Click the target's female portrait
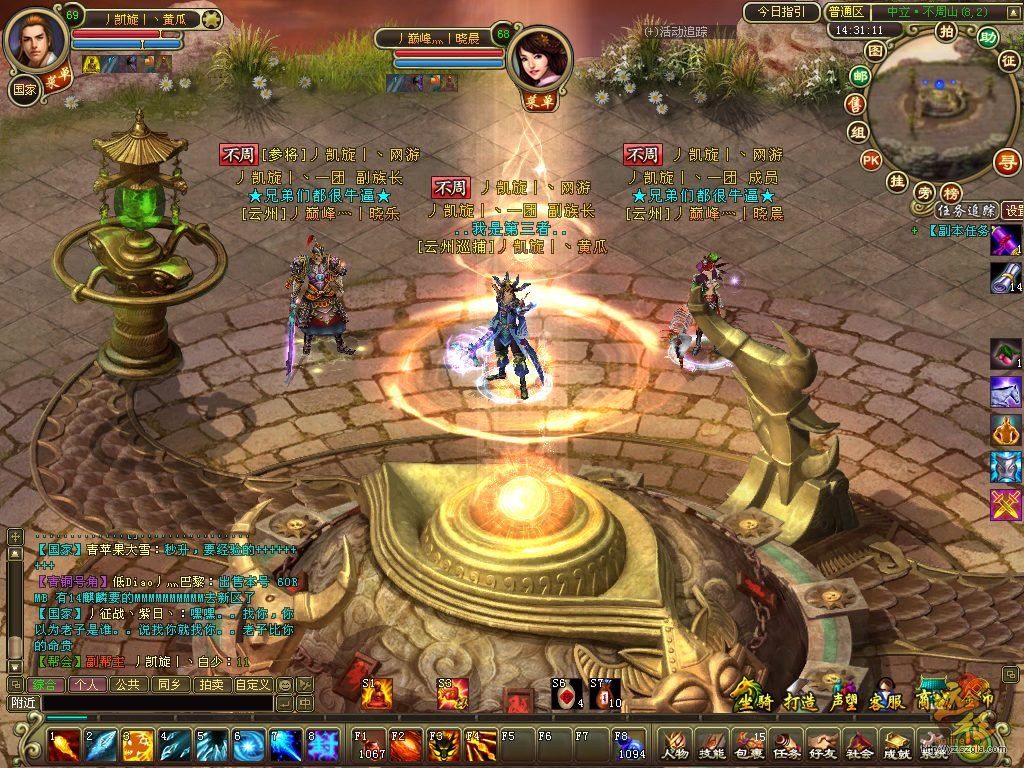Image resolution: width=1024 pixels, height=768 pixels. pos(540,58)
